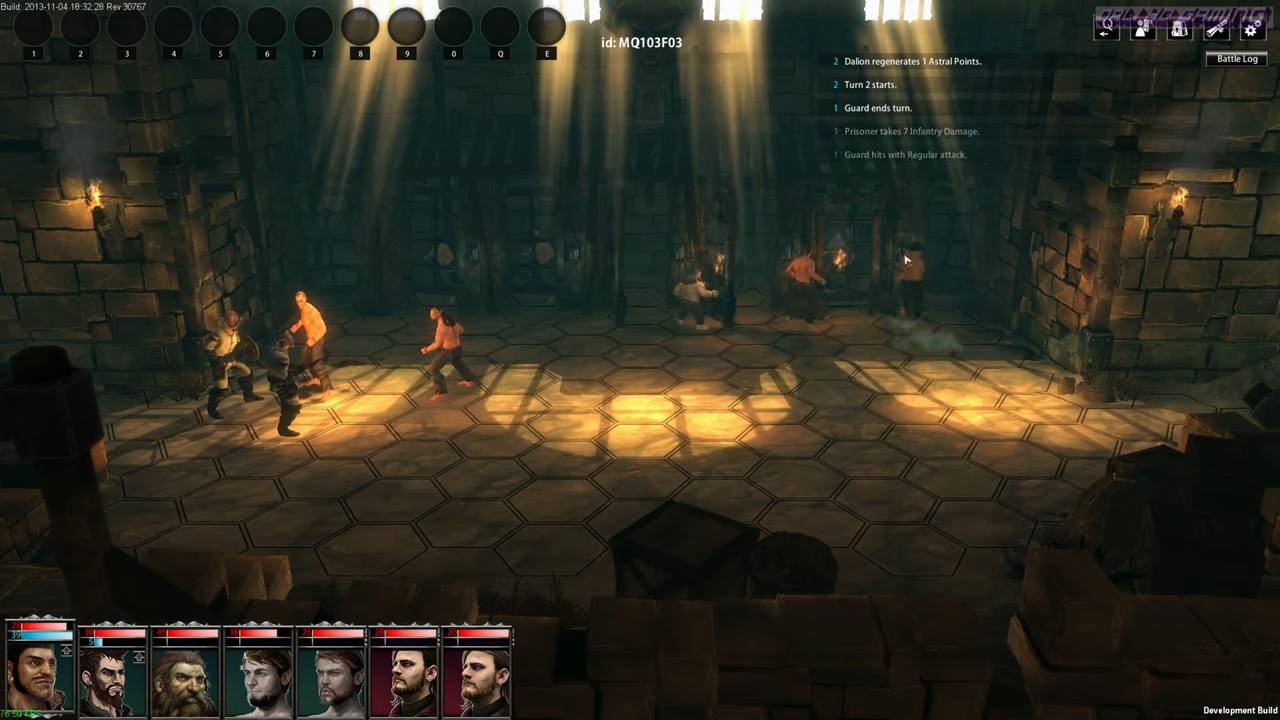This screenshot has width=1280, height=720.
Task: Open the inventory backpack icon
Action: click(1177, 28)
